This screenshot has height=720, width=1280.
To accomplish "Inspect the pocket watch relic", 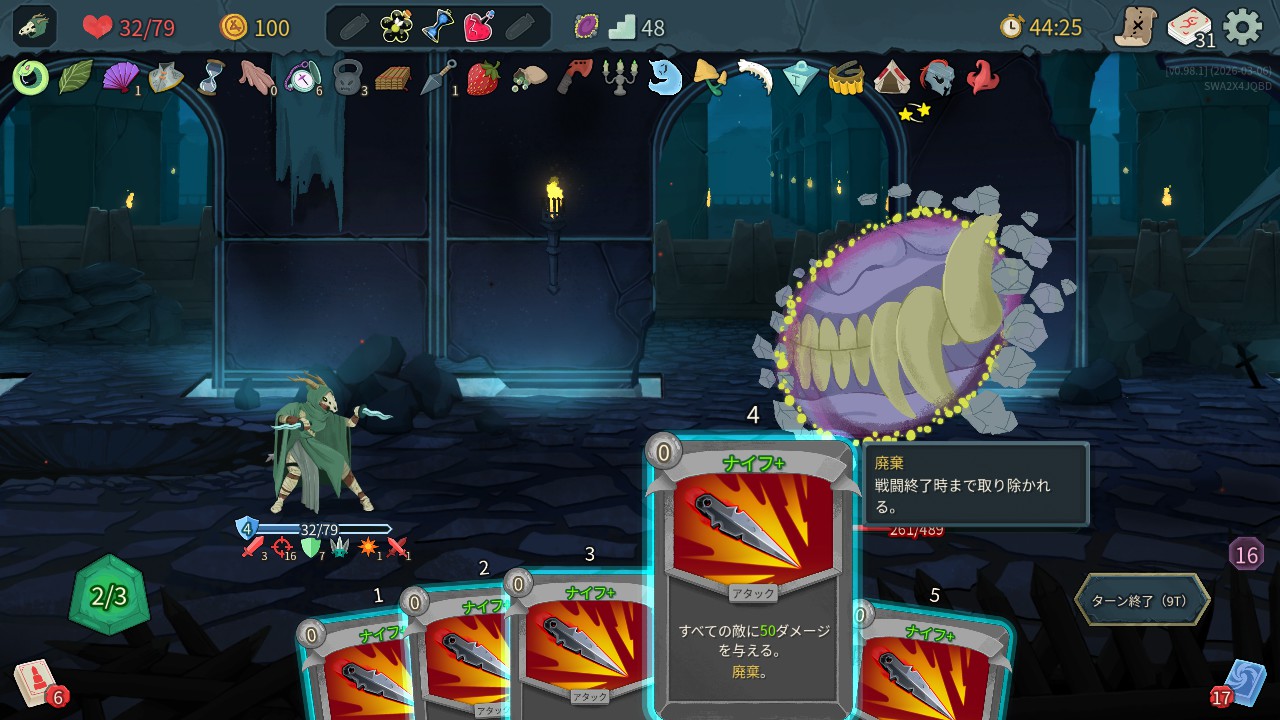I will 301,77.
